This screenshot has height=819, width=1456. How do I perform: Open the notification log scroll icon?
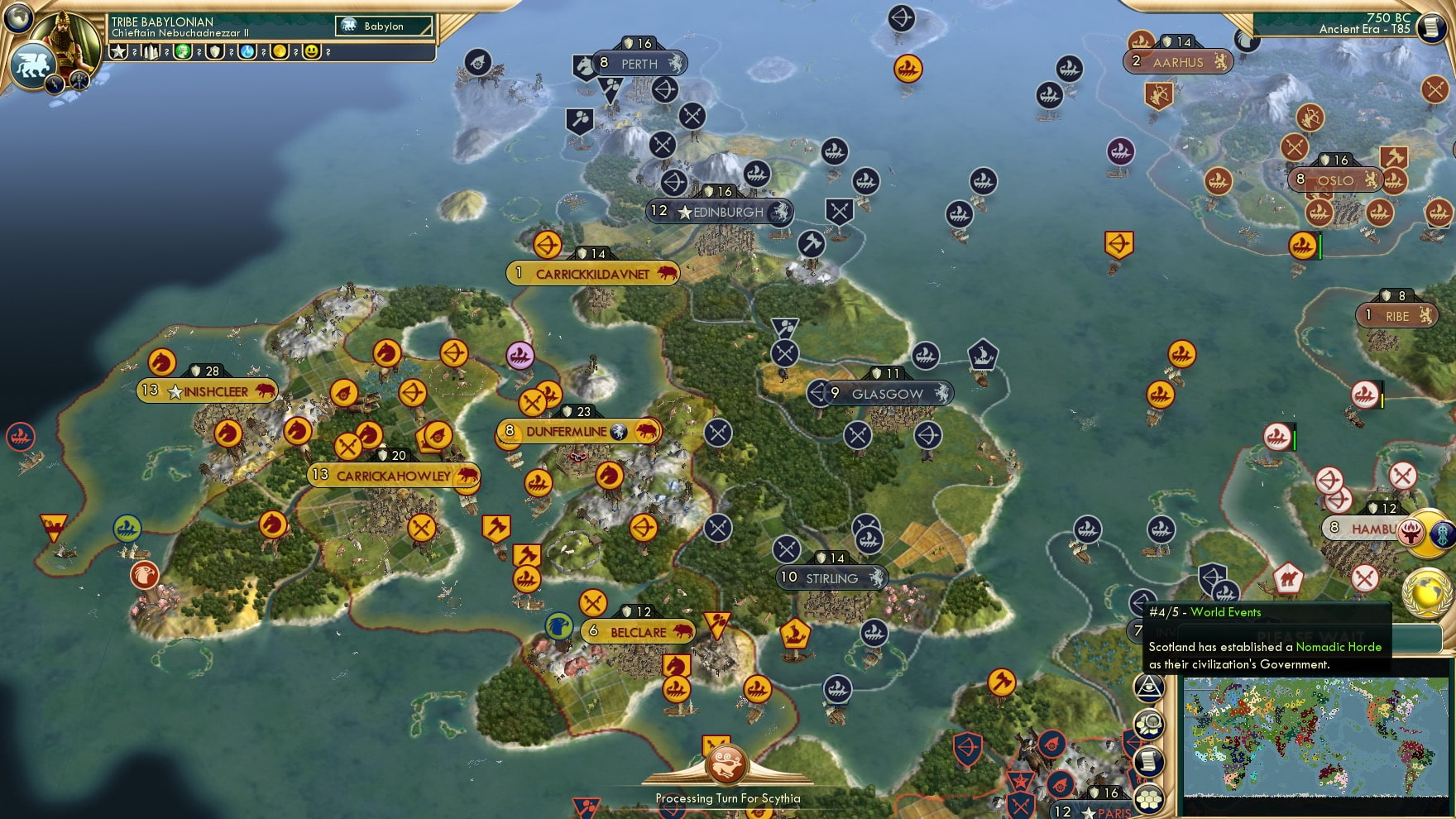(x=1148, y=761)
